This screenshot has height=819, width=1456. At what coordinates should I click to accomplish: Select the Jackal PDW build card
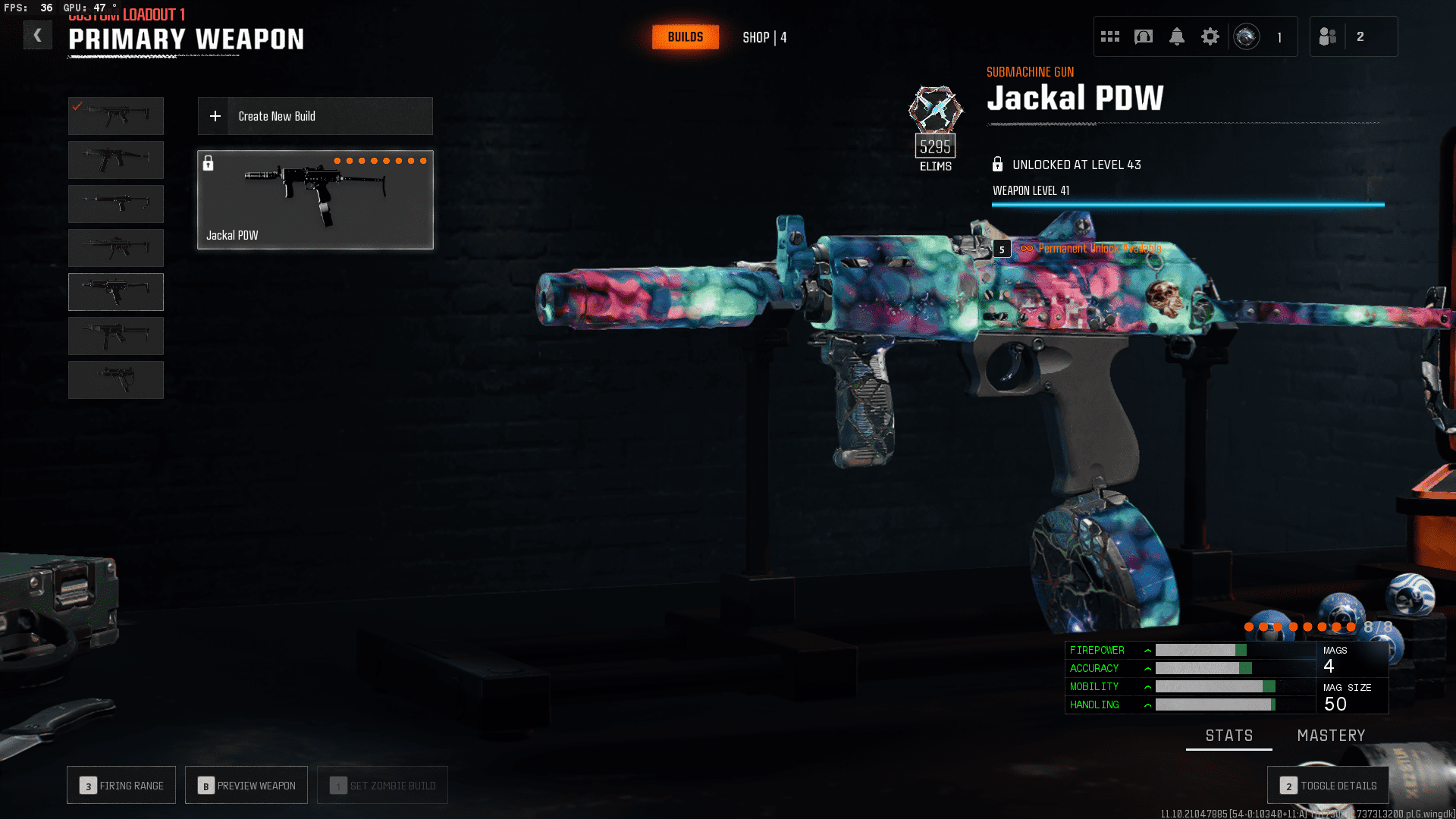click(x=315, y=199)
